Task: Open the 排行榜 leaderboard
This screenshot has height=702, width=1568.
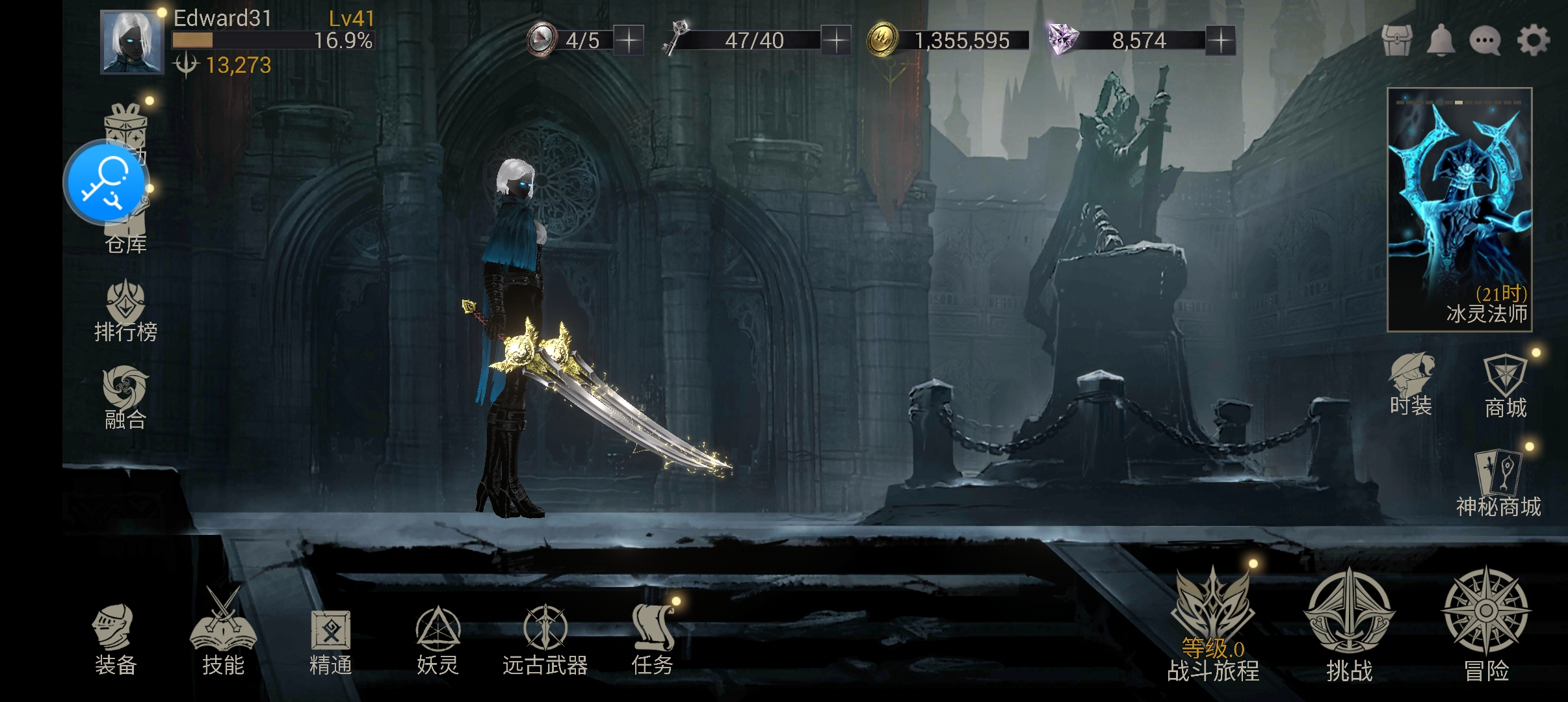Action: click(x=125, y=311)
